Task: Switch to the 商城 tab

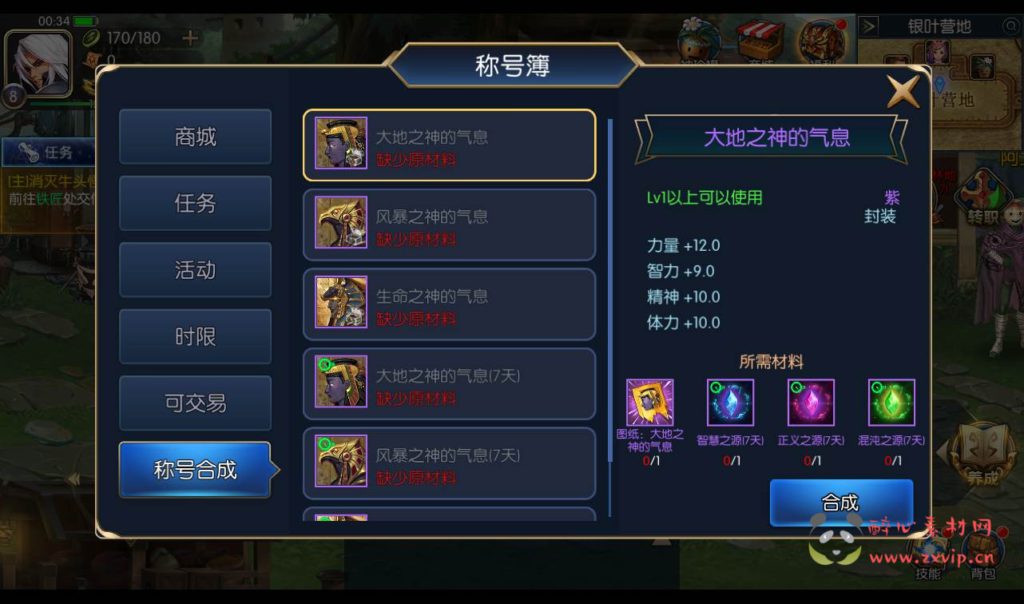Action: click(195, 137)
